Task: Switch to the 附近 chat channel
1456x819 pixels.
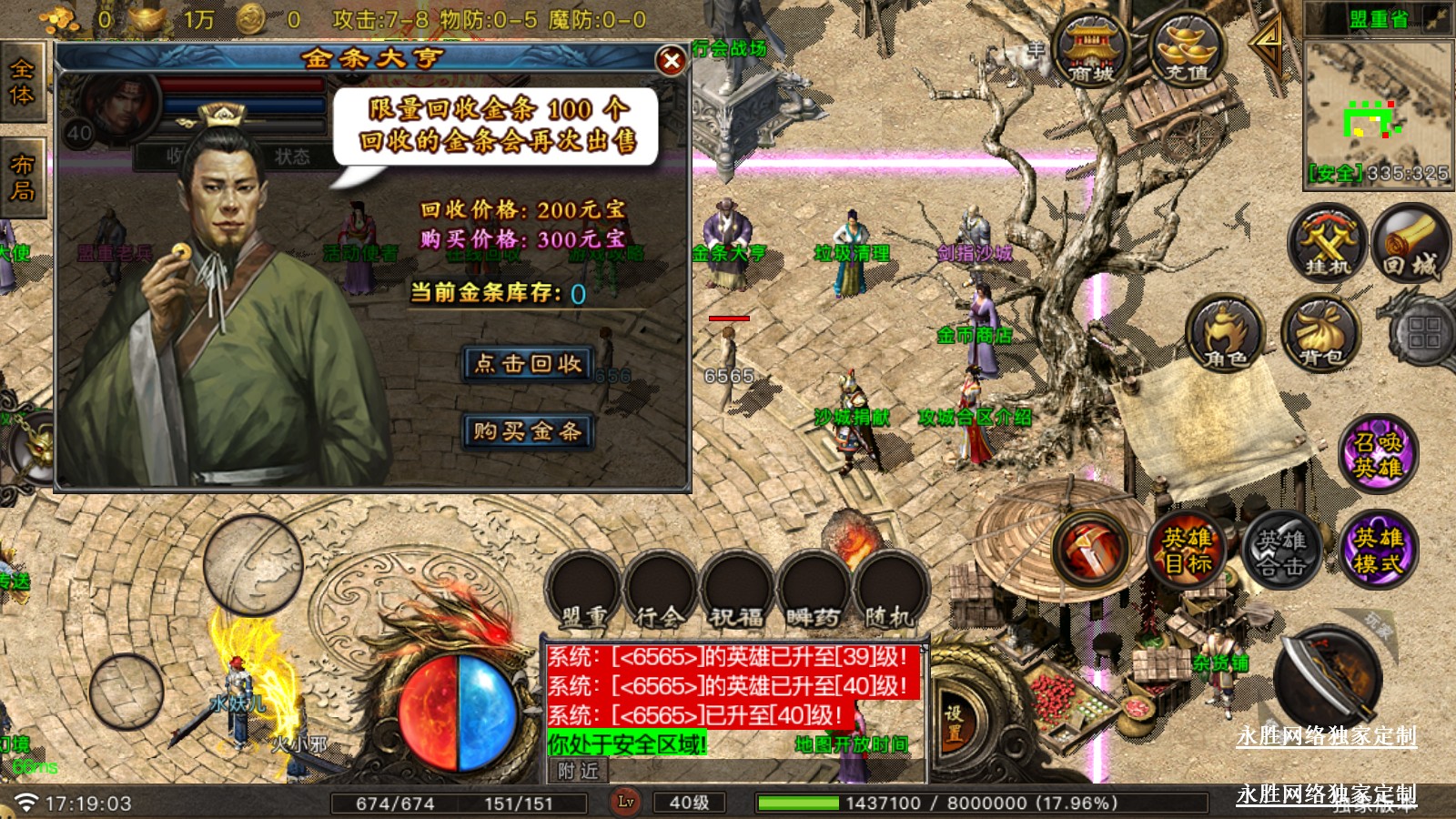Action: [579, 771]
